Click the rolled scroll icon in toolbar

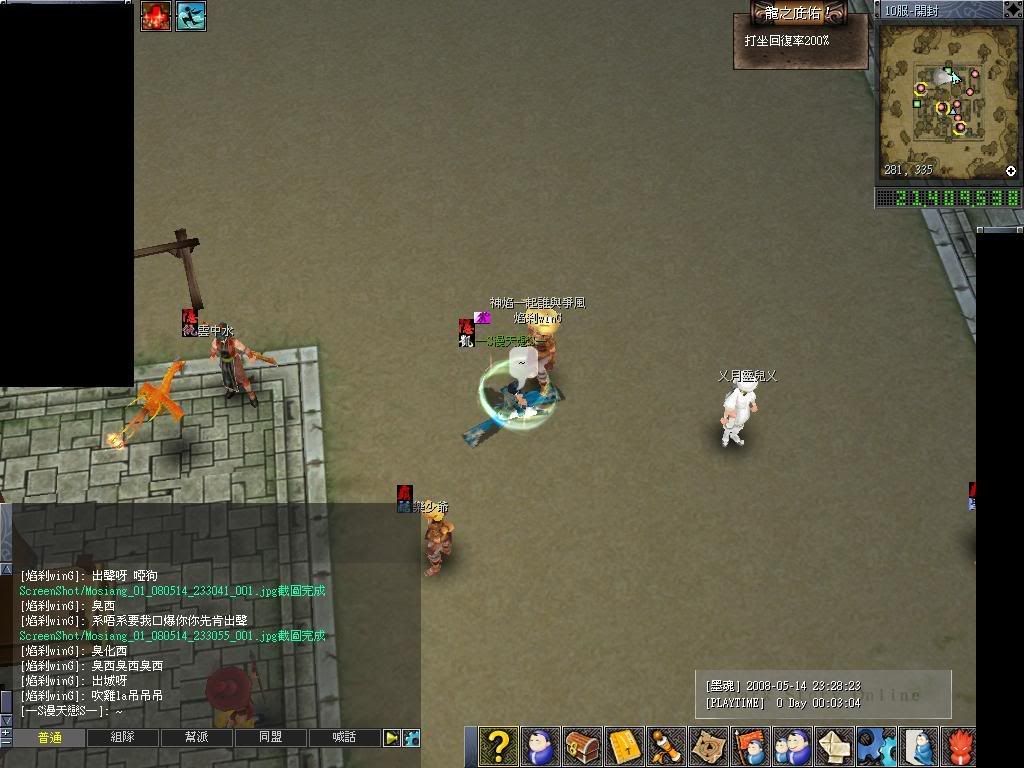(x=667, y=746)
